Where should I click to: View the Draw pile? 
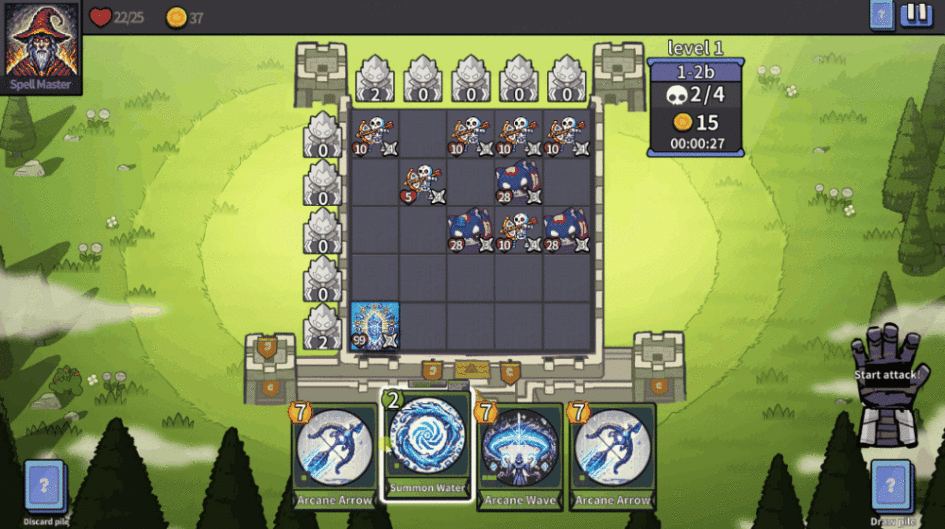coord(891,489)
